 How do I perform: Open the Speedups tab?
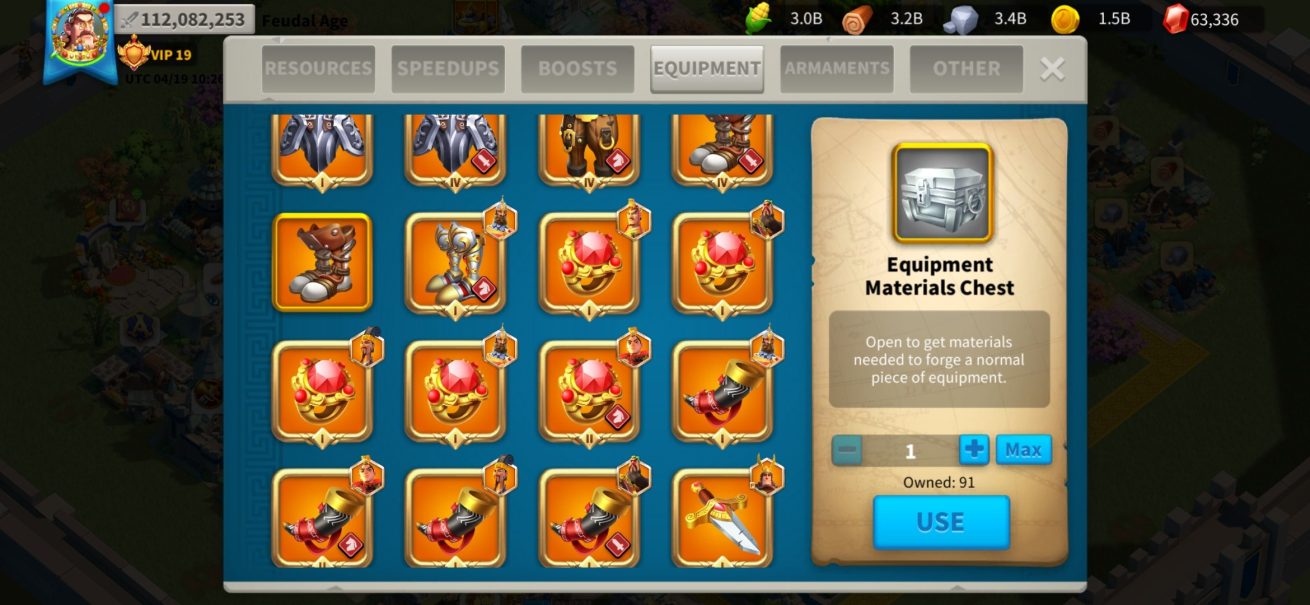[x=448, y=69]
